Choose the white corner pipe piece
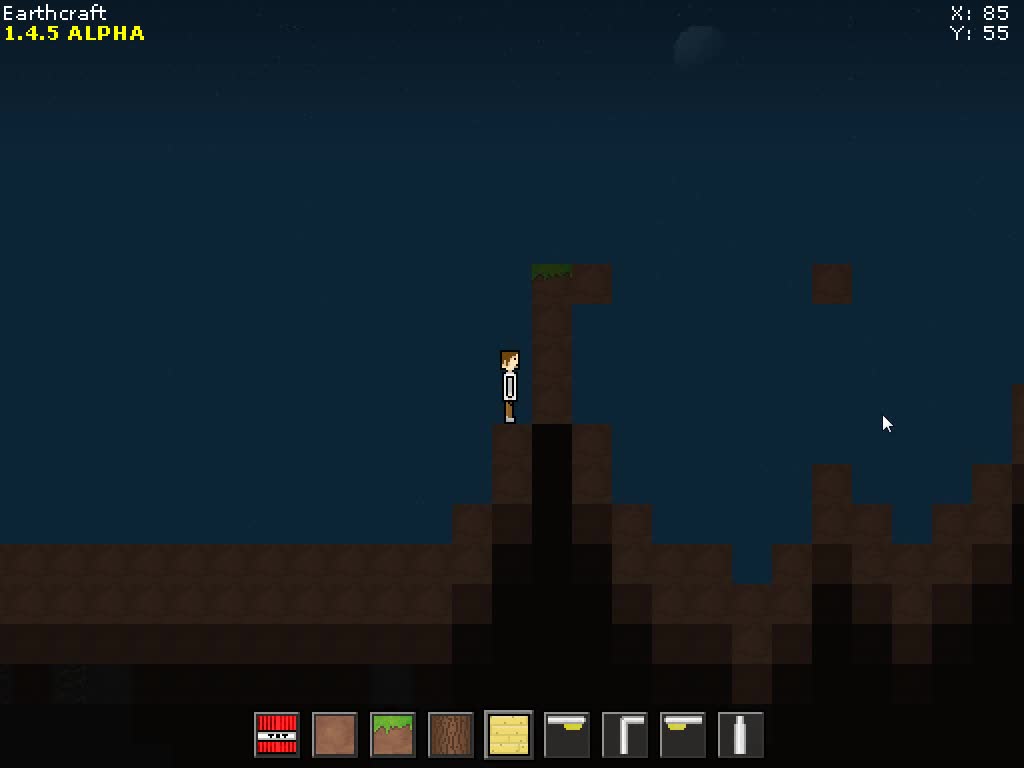 coord(625,735)
